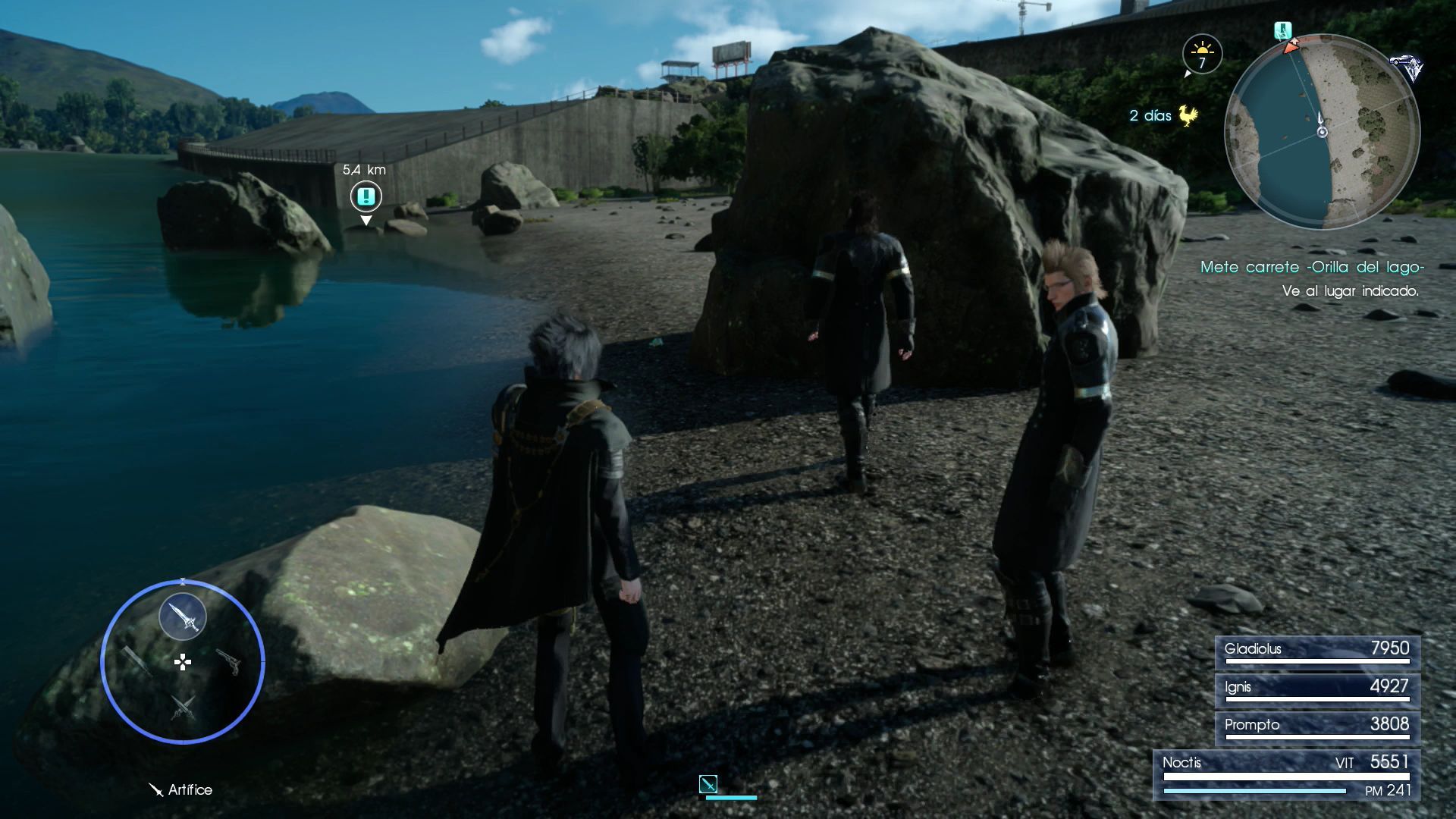
Task: Open the circular minimap
Action: coord(1322,131)
